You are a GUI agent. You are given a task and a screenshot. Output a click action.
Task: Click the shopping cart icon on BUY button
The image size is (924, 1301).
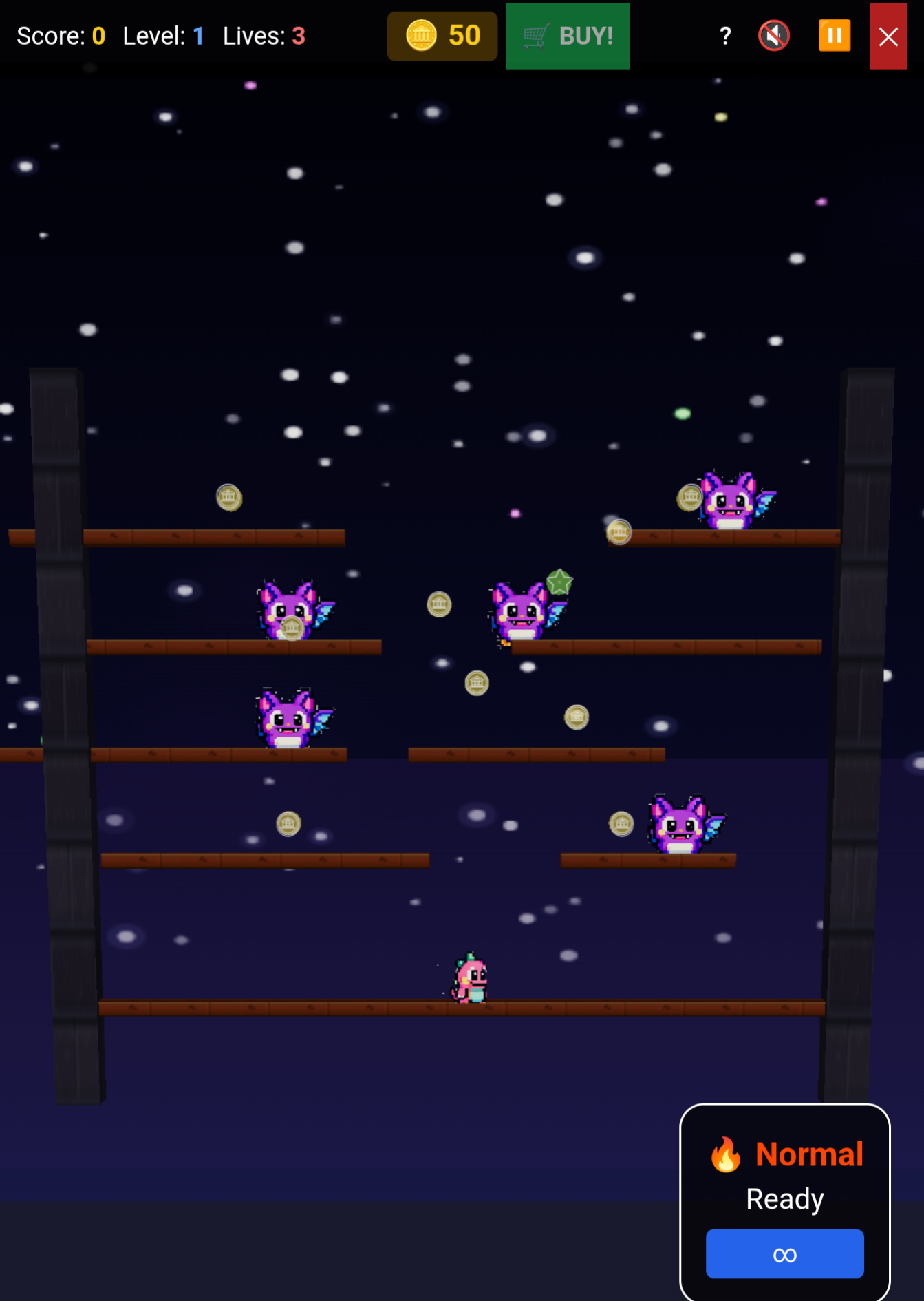coord(535,36)
